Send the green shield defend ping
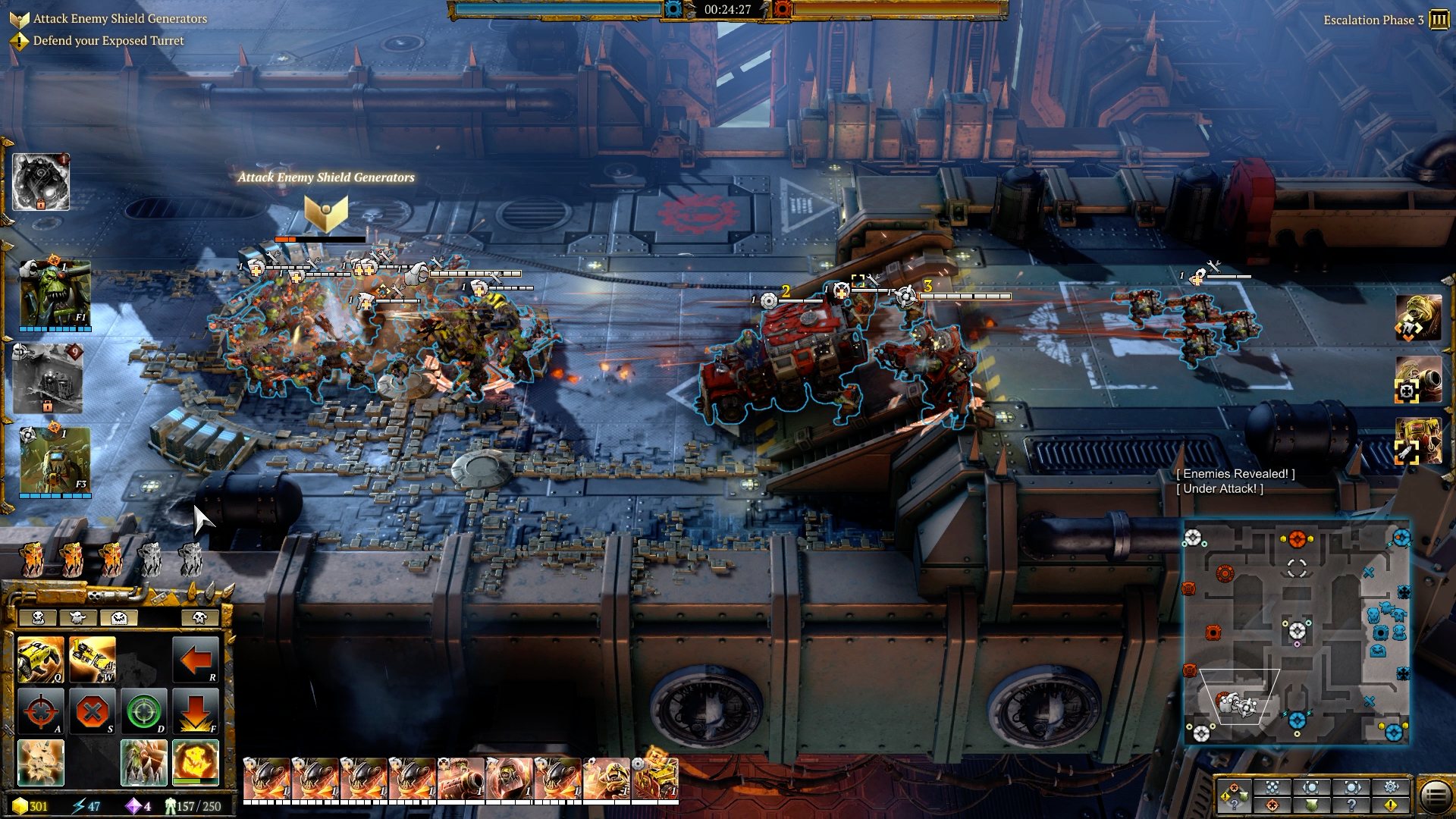Screen dimensions: 1456x819 1312,805
